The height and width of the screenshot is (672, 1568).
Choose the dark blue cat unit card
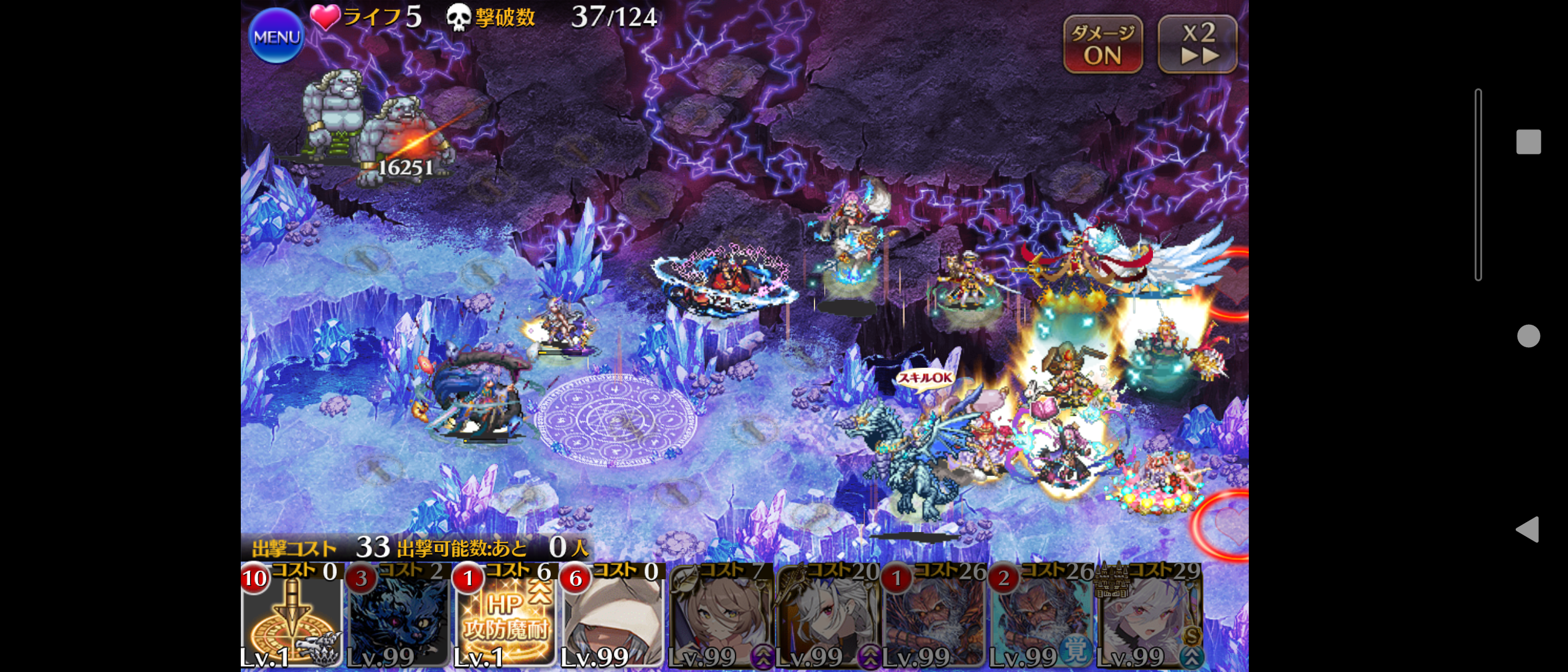pyautogui.click(x=398, y=616)
